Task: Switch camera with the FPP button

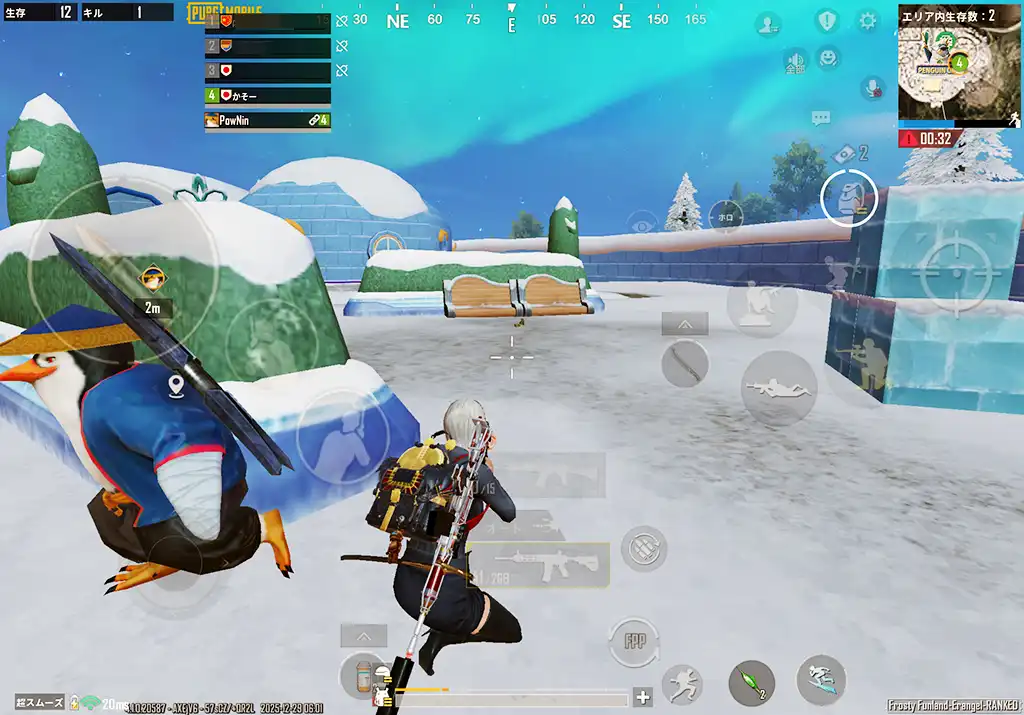Action: tap(635, 641)
